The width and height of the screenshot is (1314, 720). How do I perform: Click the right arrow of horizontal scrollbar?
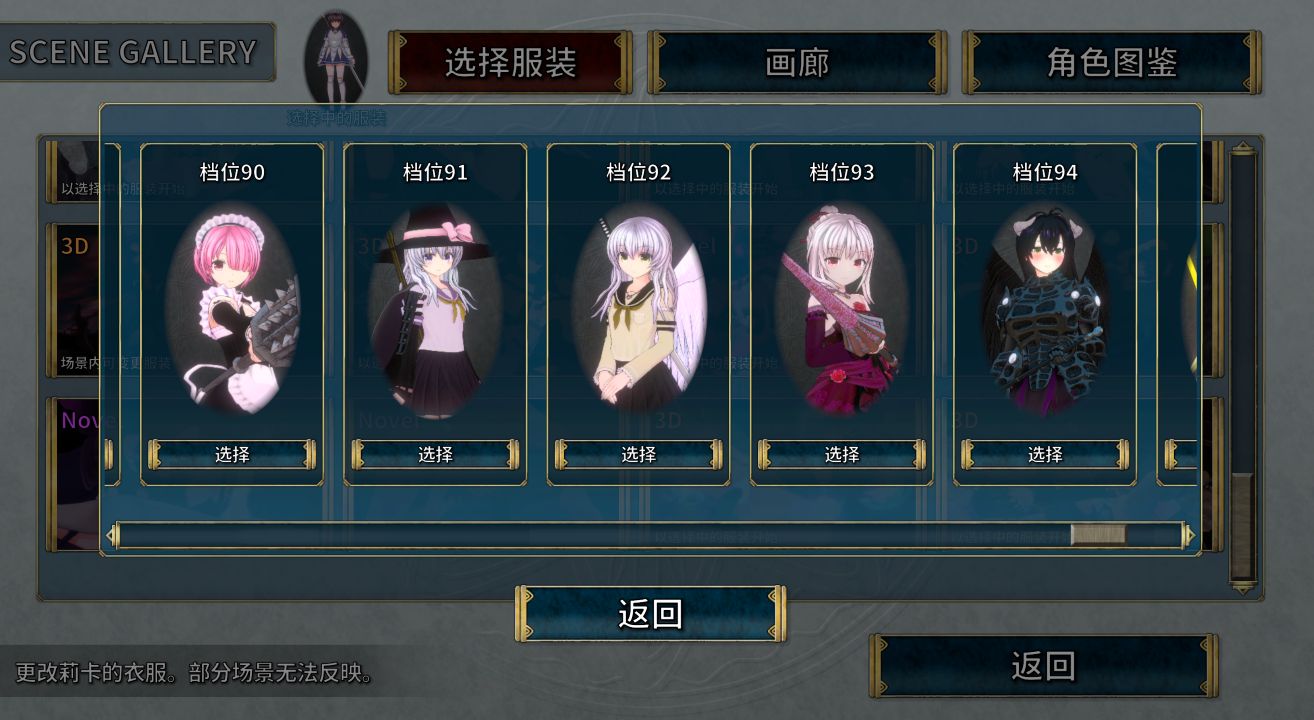[x=1189, y=536]
